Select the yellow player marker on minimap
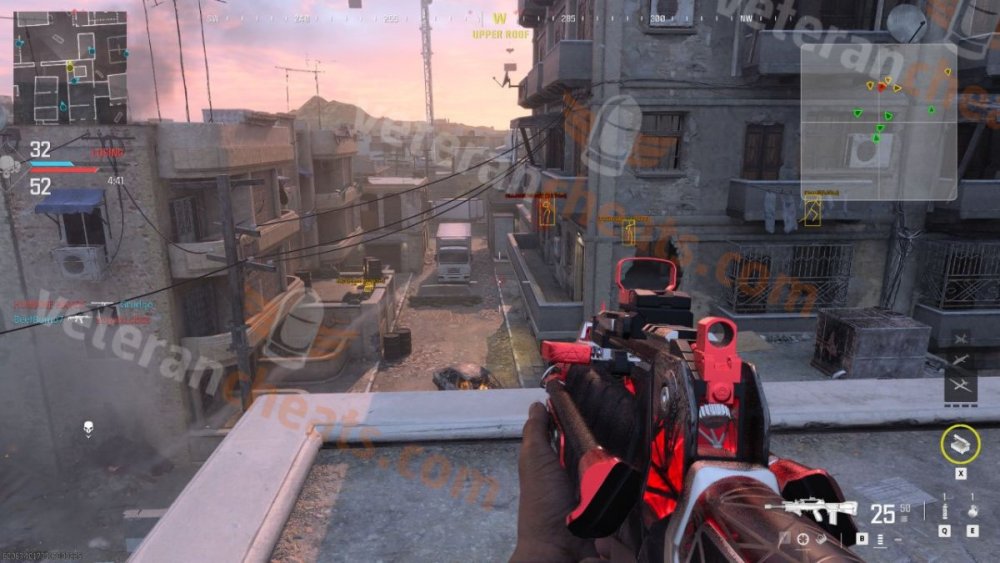The height and width of the screenshot is (563, 1000). (x=70, y=68)
